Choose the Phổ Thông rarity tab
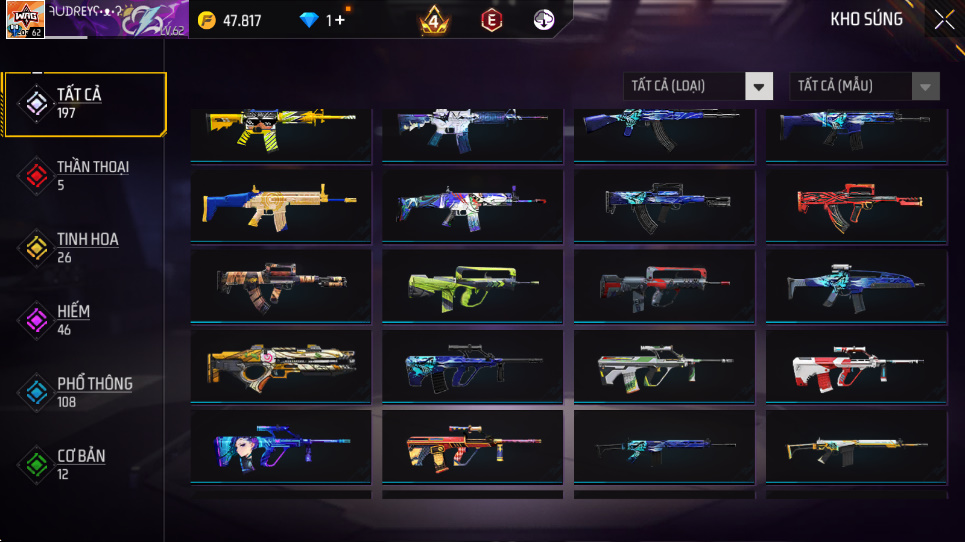This screenshot has height=542, width=965. [x=84, y=391]
